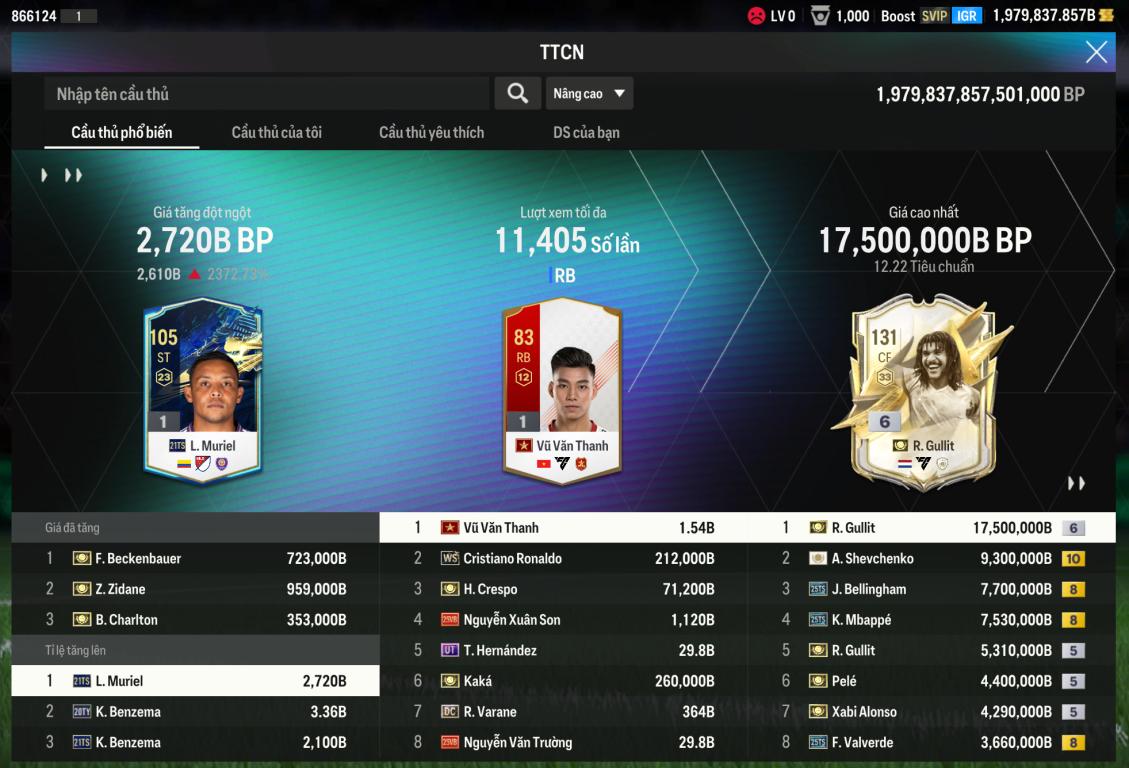Choose the F. Beckenbauer list row
This screenshot has height=768, width=1129.
tap(196, 559)
